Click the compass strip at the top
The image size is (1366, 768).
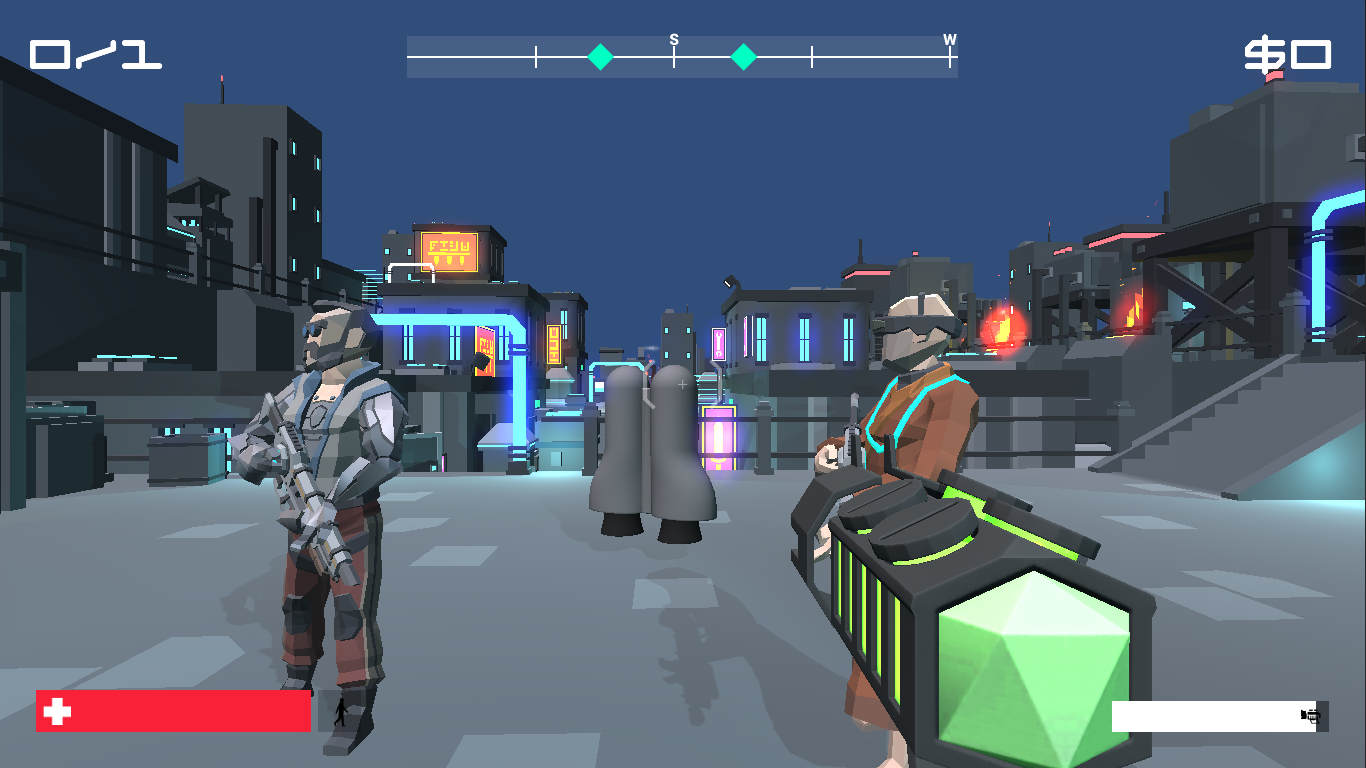(x=683, y=55)
